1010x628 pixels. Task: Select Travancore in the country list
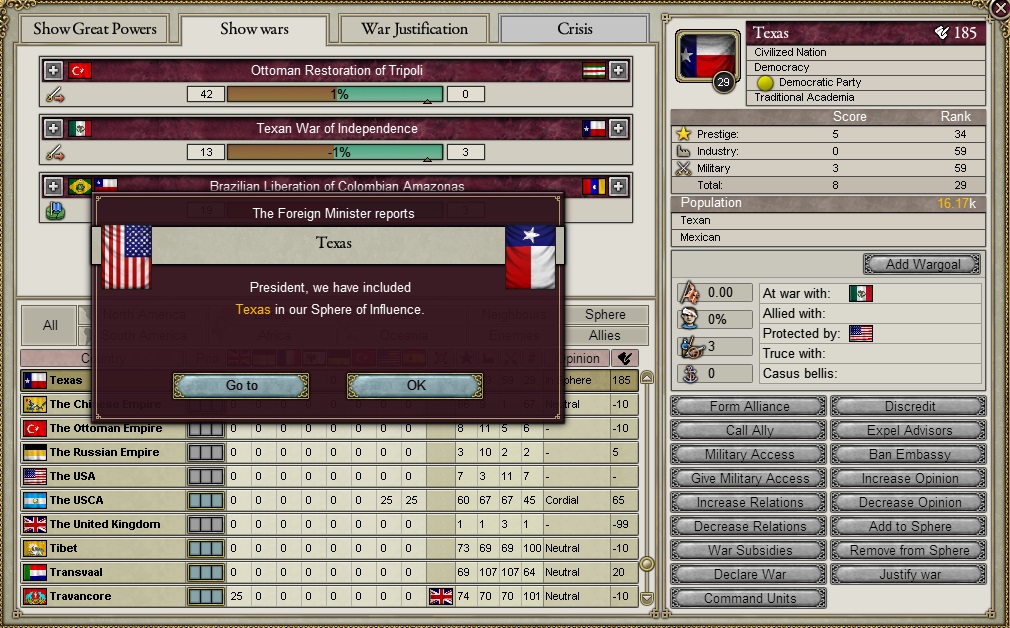81,596
